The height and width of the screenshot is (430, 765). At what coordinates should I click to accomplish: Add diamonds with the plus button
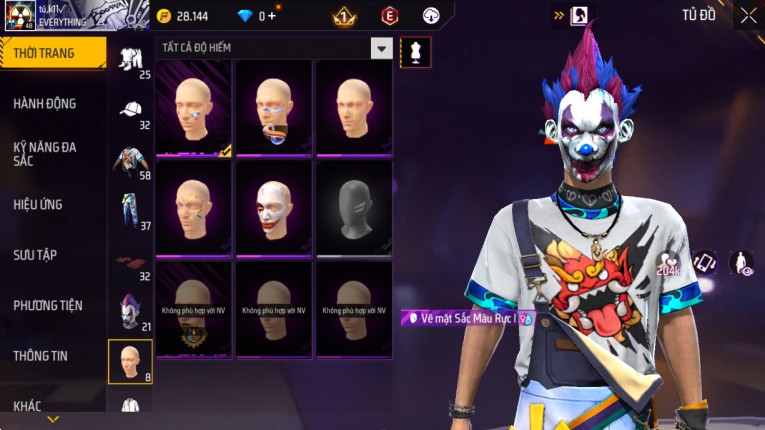(x=270, y=16)
